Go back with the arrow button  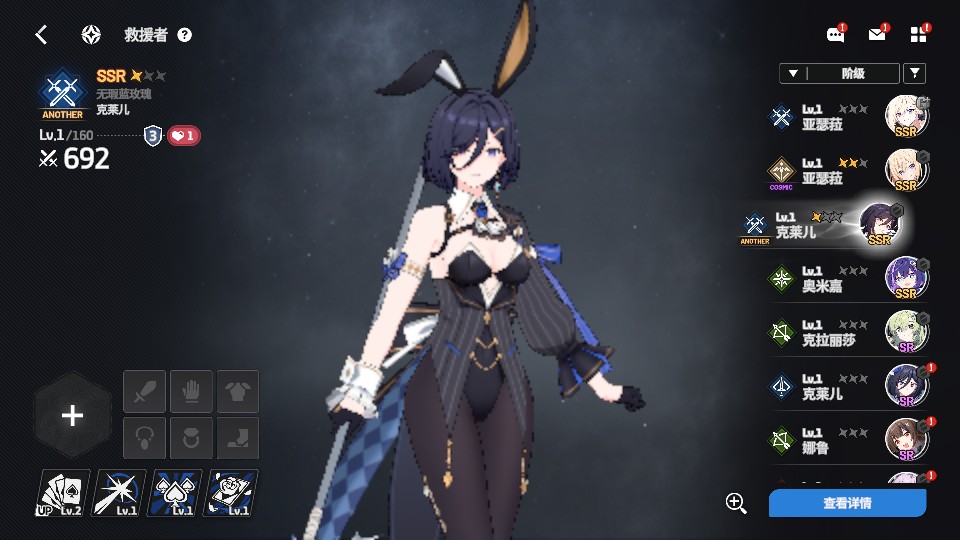click(x=41, y=35)
